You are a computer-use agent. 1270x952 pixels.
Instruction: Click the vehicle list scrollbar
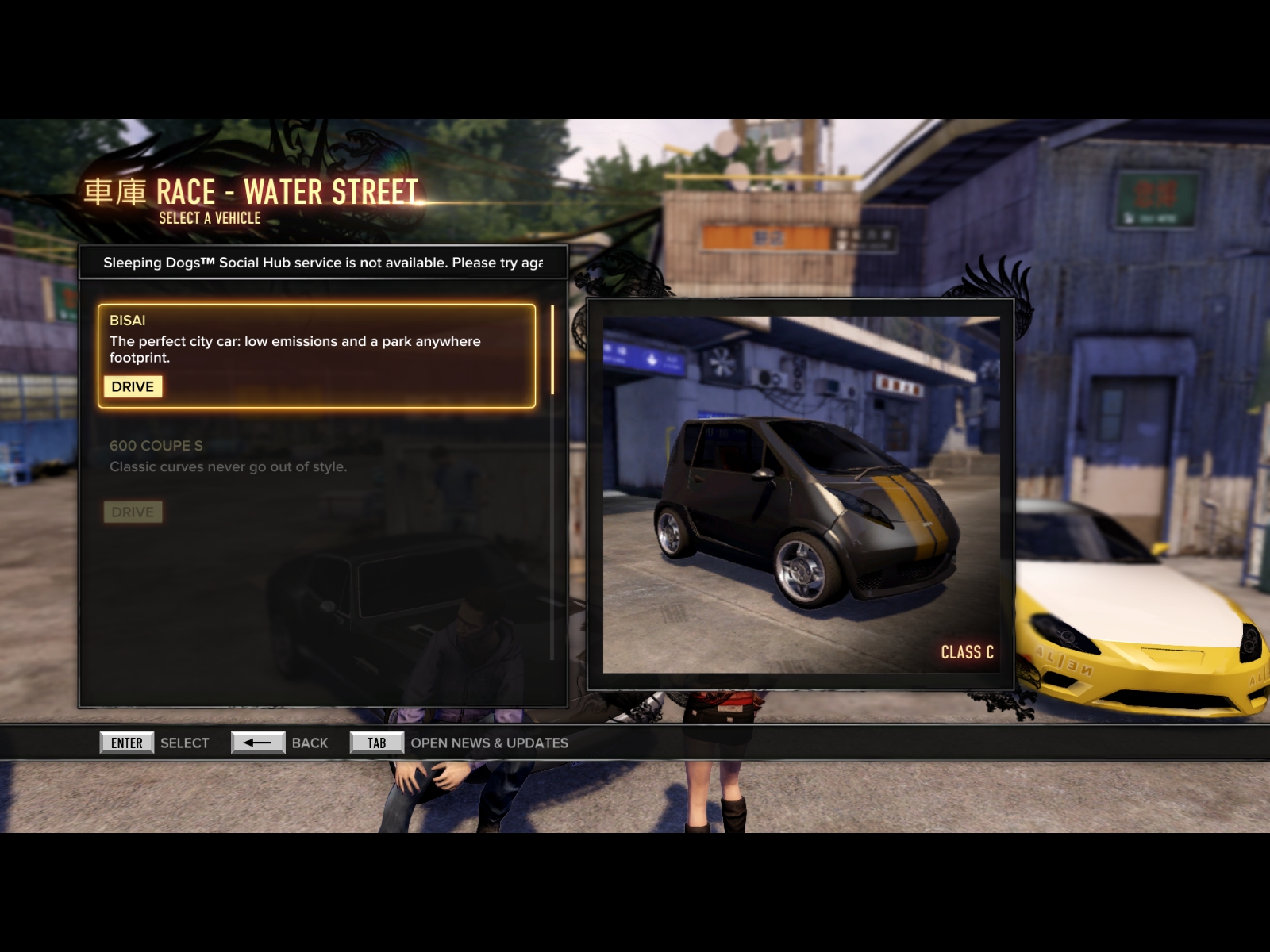[x=552, y=350]
